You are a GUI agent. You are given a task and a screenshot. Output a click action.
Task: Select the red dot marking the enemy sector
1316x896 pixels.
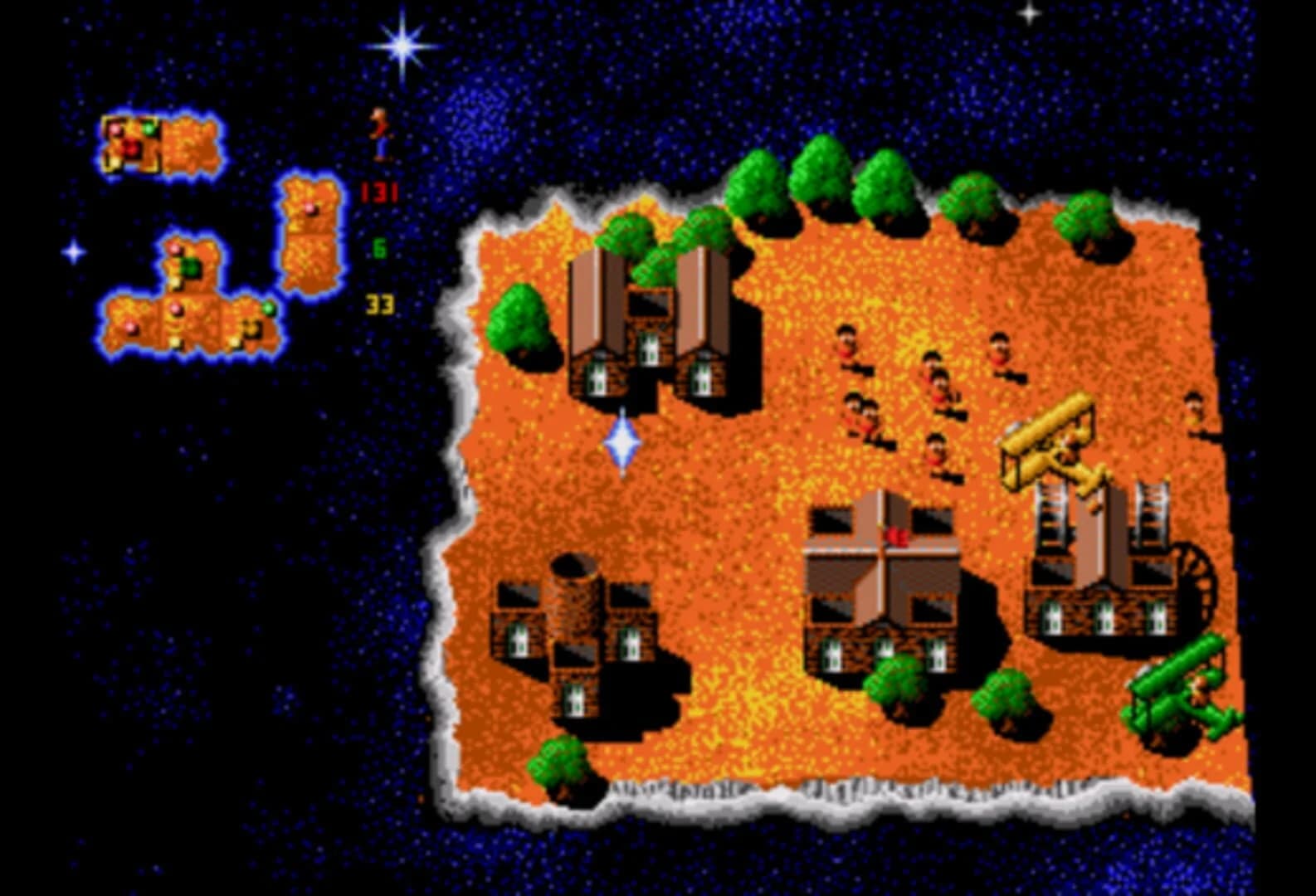[133, 146]
